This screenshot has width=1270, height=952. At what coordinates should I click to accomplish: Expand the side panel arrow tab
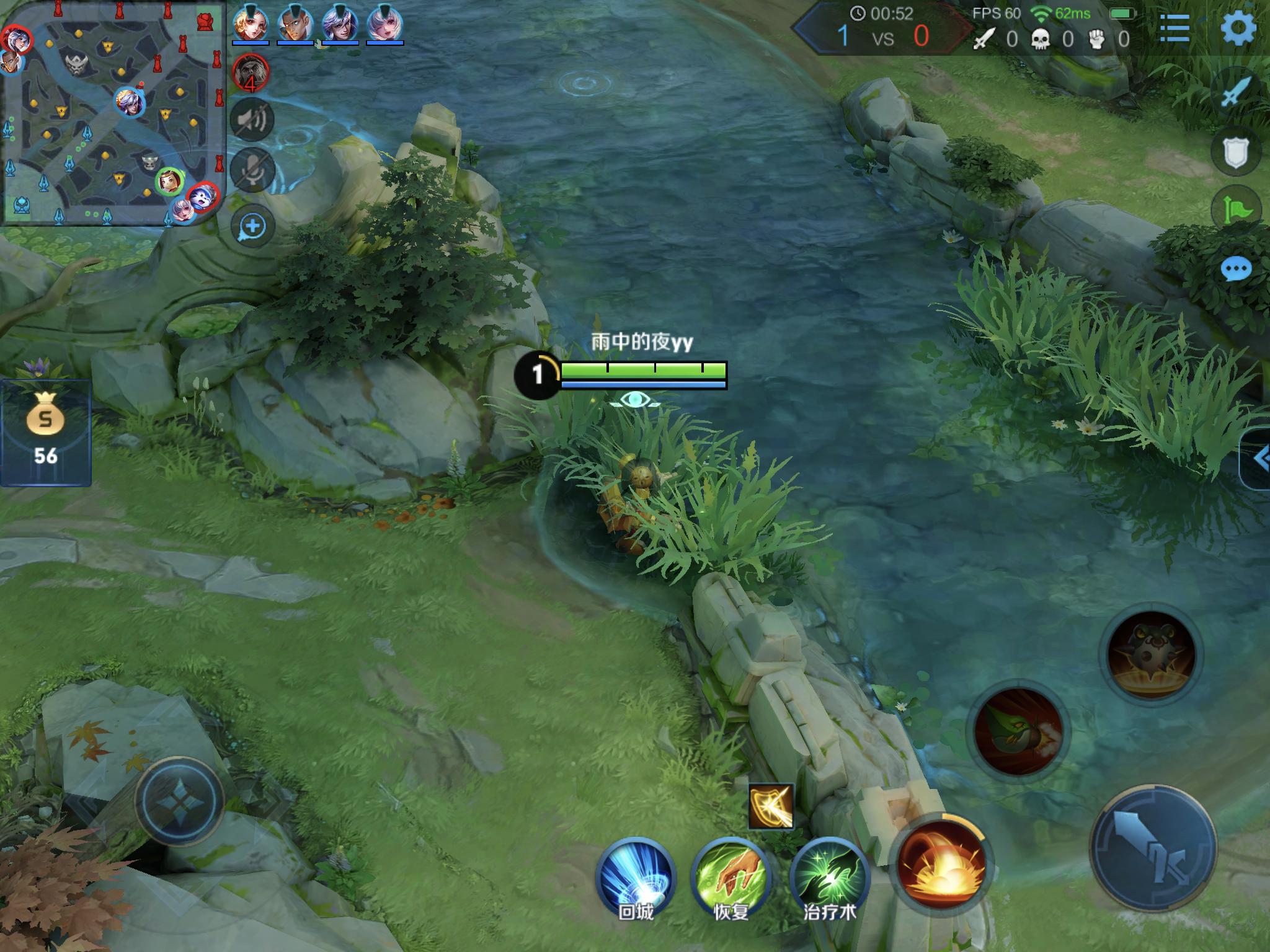pyautogui.click(x=1258, y=459)
